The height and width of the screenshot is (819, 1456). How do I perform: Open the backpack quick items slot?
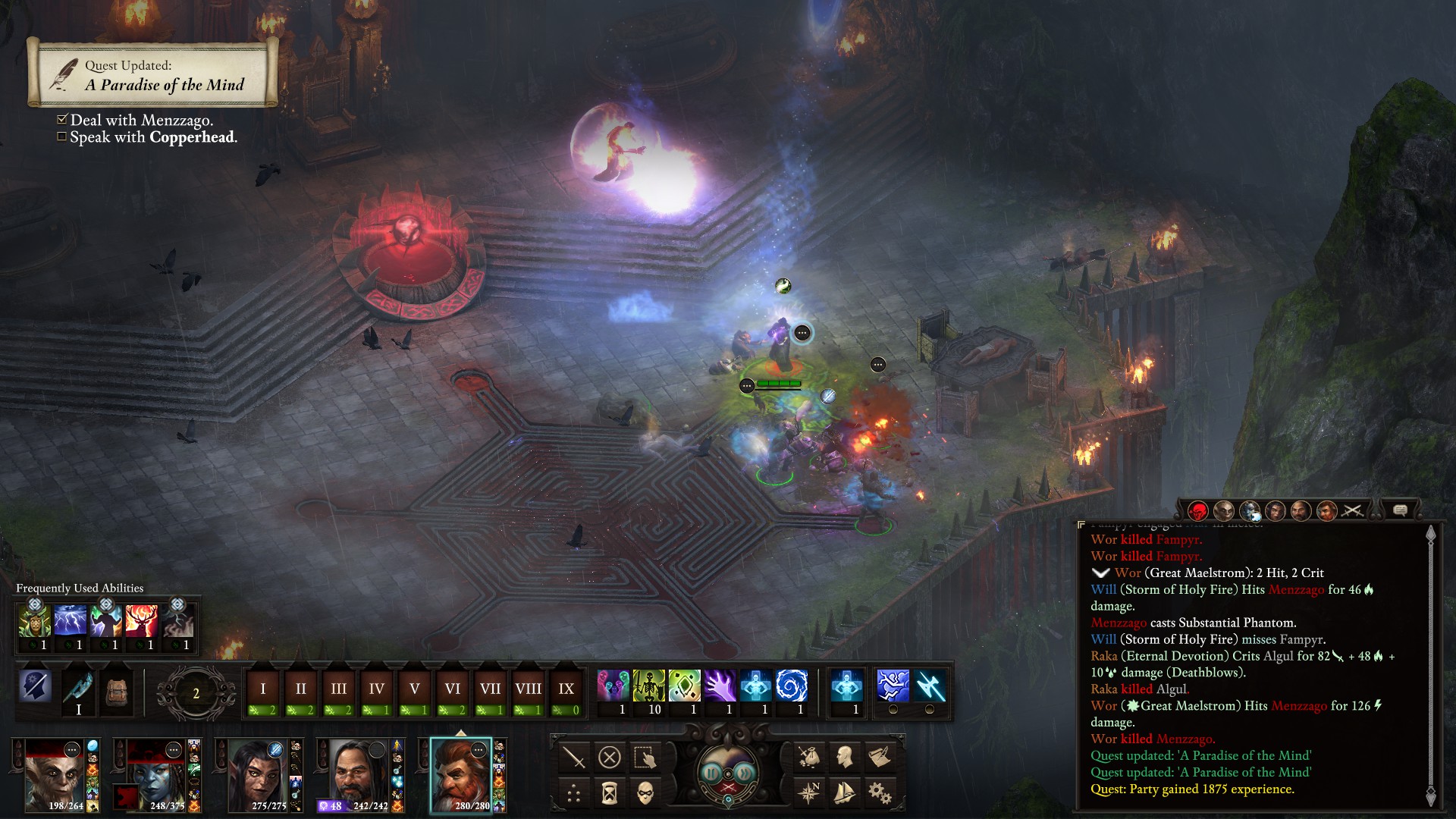(x=116, y=691)
